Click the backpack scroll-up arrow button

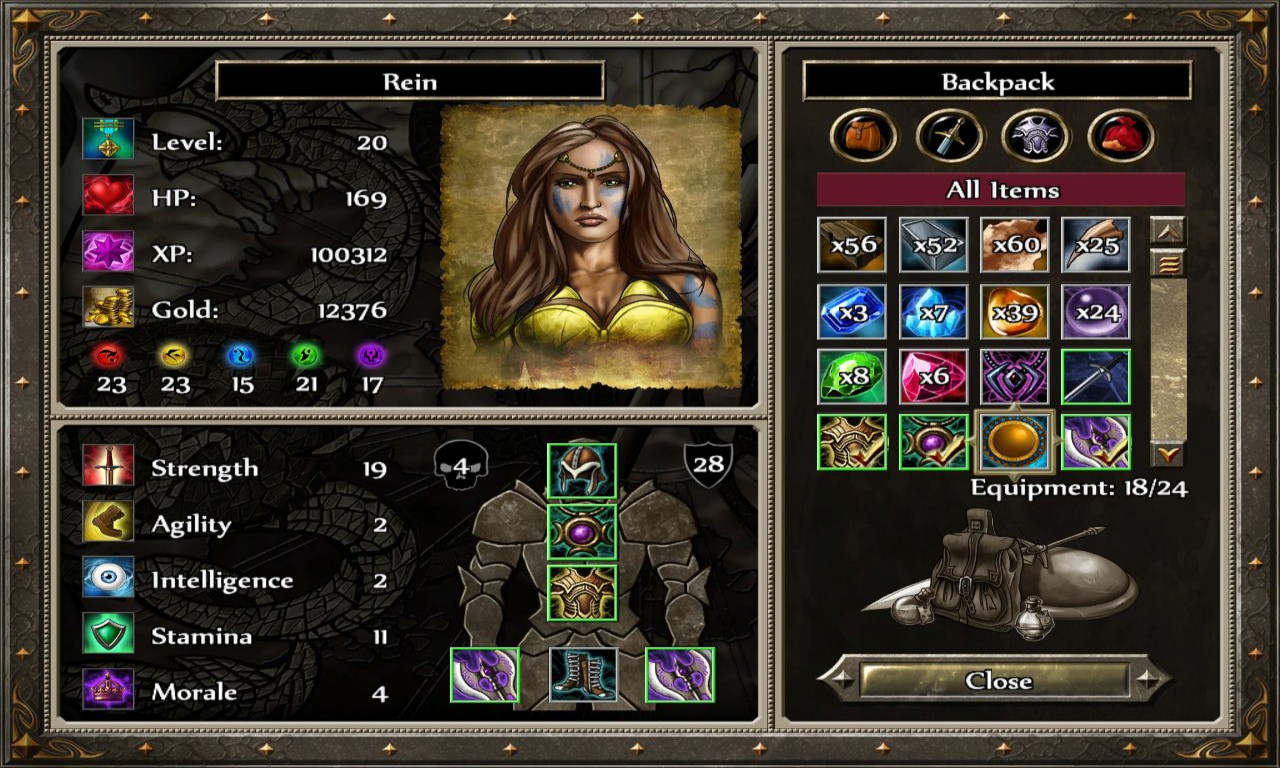coord(1168,231)
